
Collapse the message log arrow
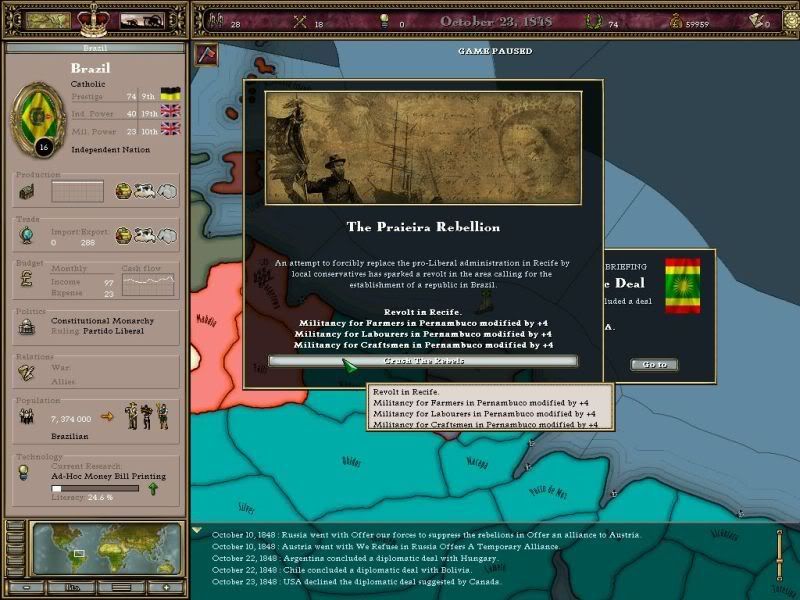pyautogui.click(x=197, y=531)
